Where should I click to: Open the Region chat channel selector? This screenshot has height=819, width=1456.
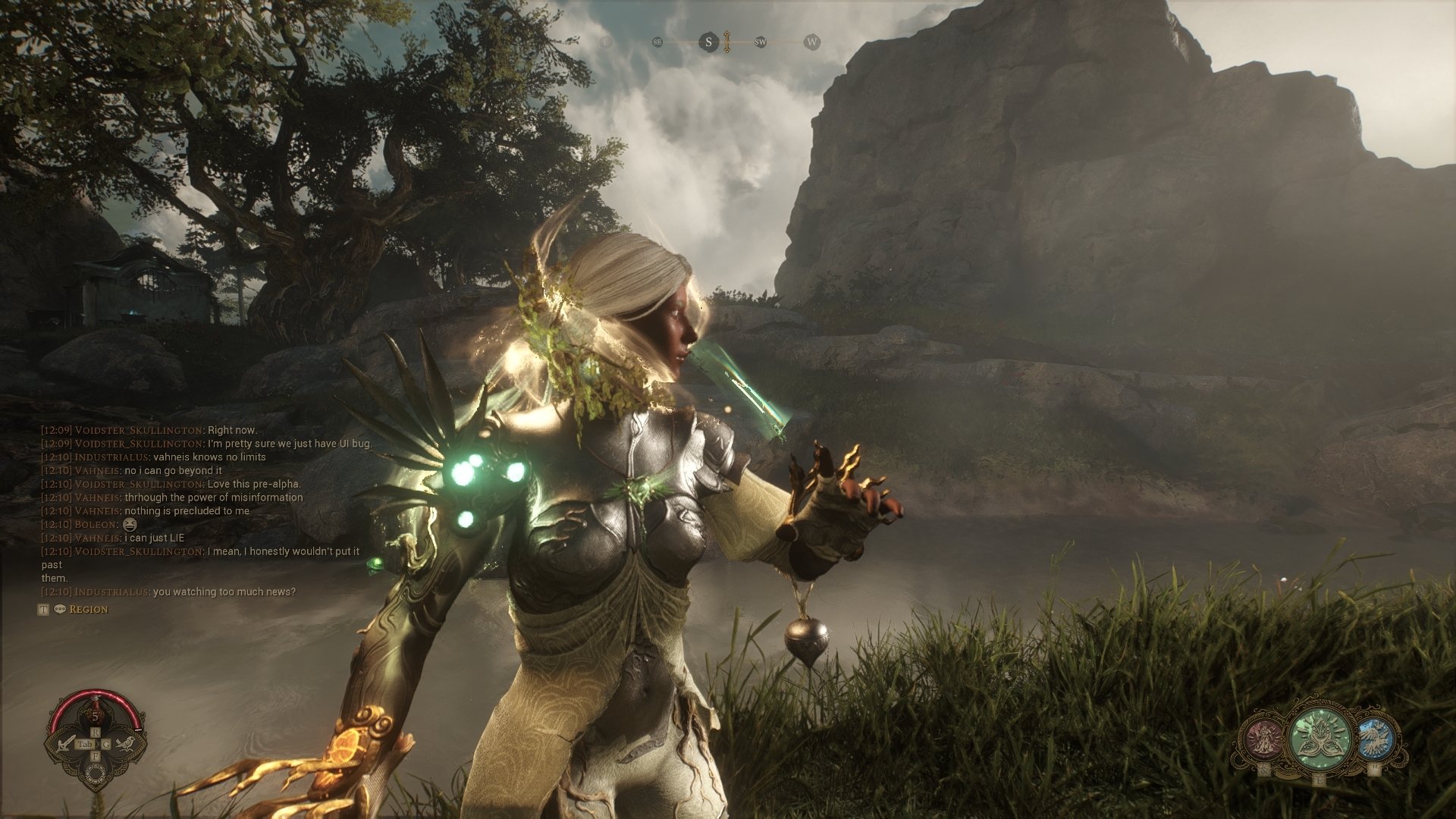[88, 610]
